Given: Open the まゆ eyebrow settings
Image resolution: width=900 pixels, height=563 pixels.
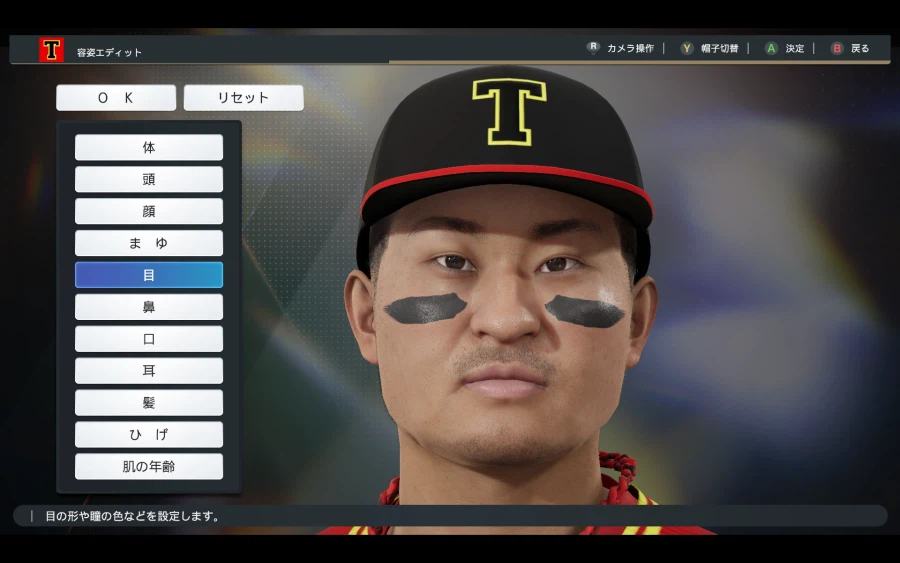Looking at the screenshot, I should [x=149, y=244].
